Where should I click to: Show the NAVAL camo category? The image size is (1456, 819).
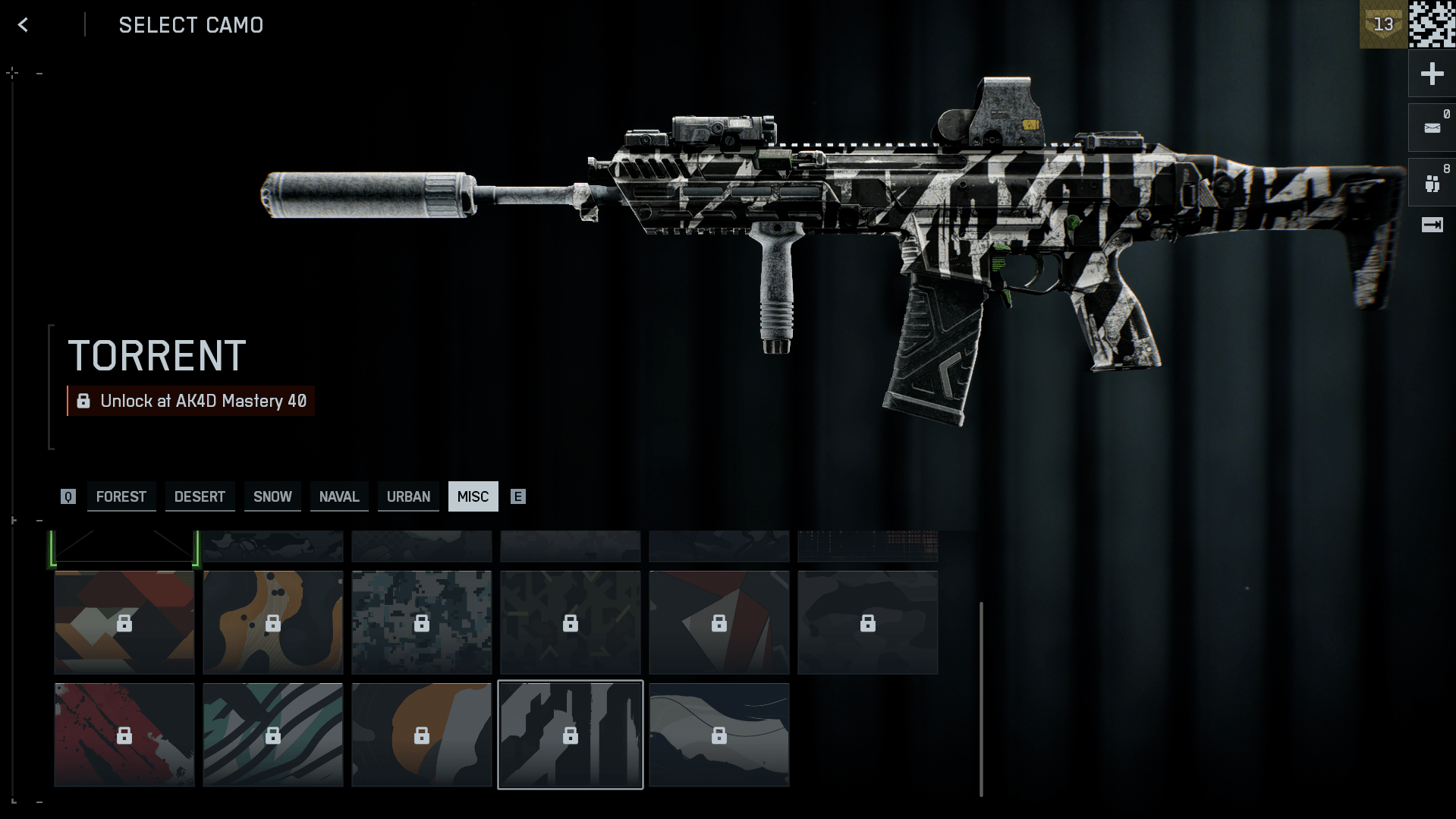pyautogui.click(x=339, y=496)
